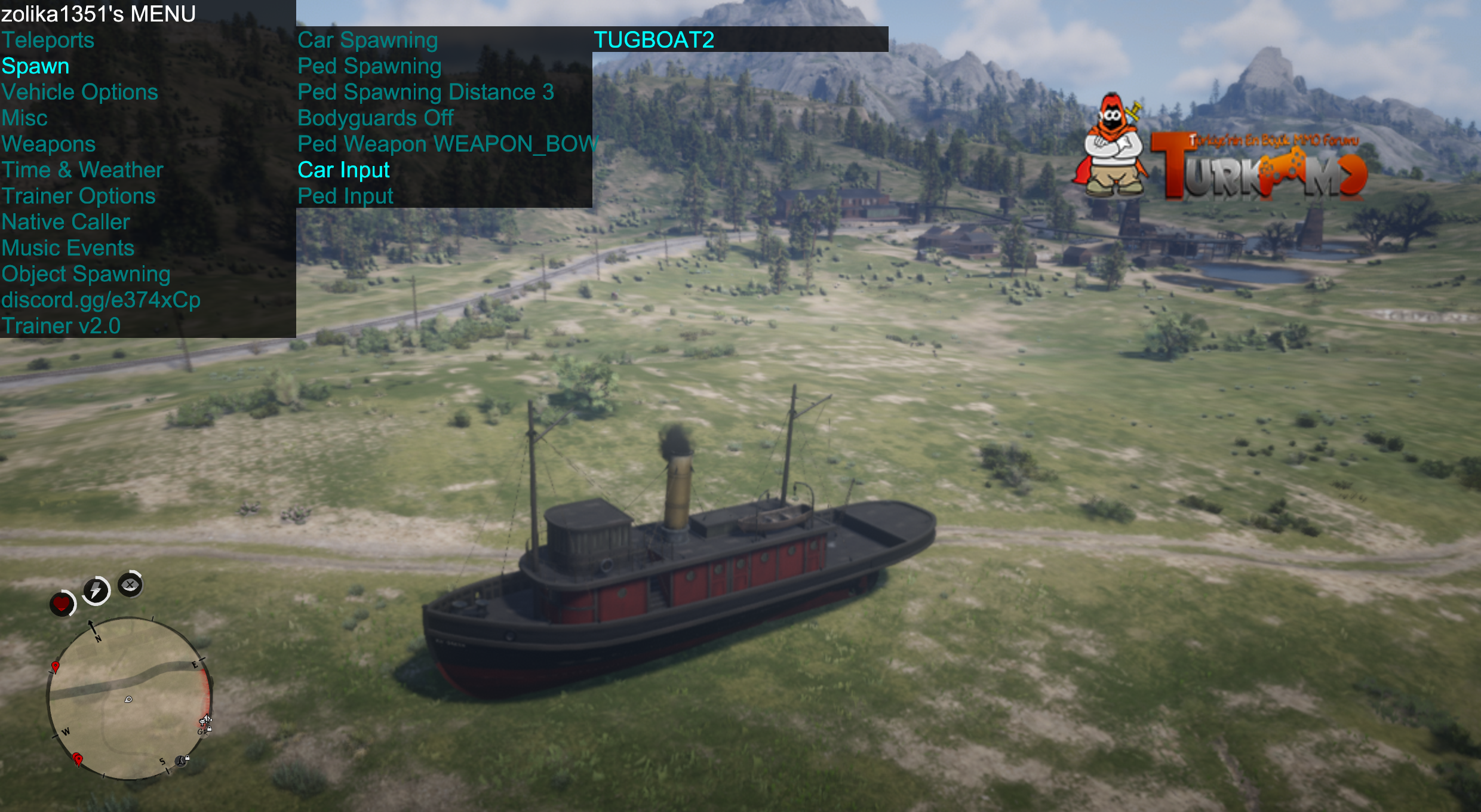Open the Car Spawning submenu

point(367,40)
